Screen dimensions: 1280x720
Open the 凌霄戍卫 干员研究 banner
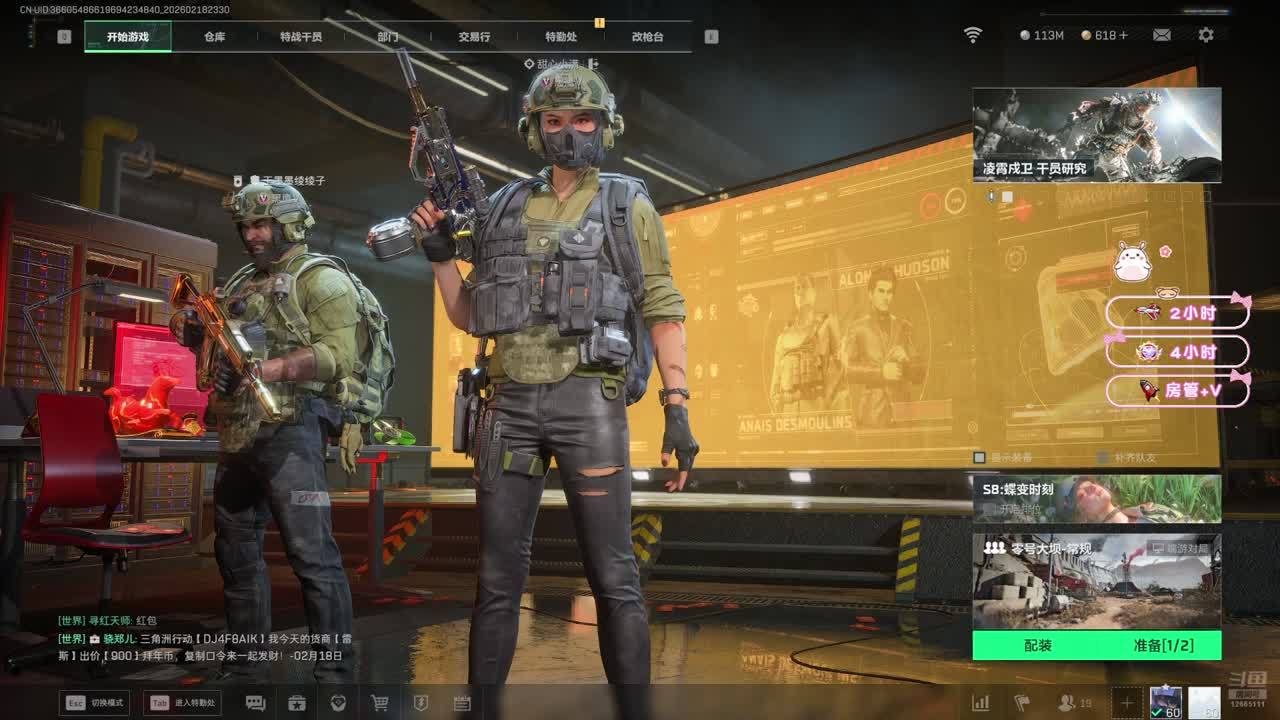pos(1097,134)
